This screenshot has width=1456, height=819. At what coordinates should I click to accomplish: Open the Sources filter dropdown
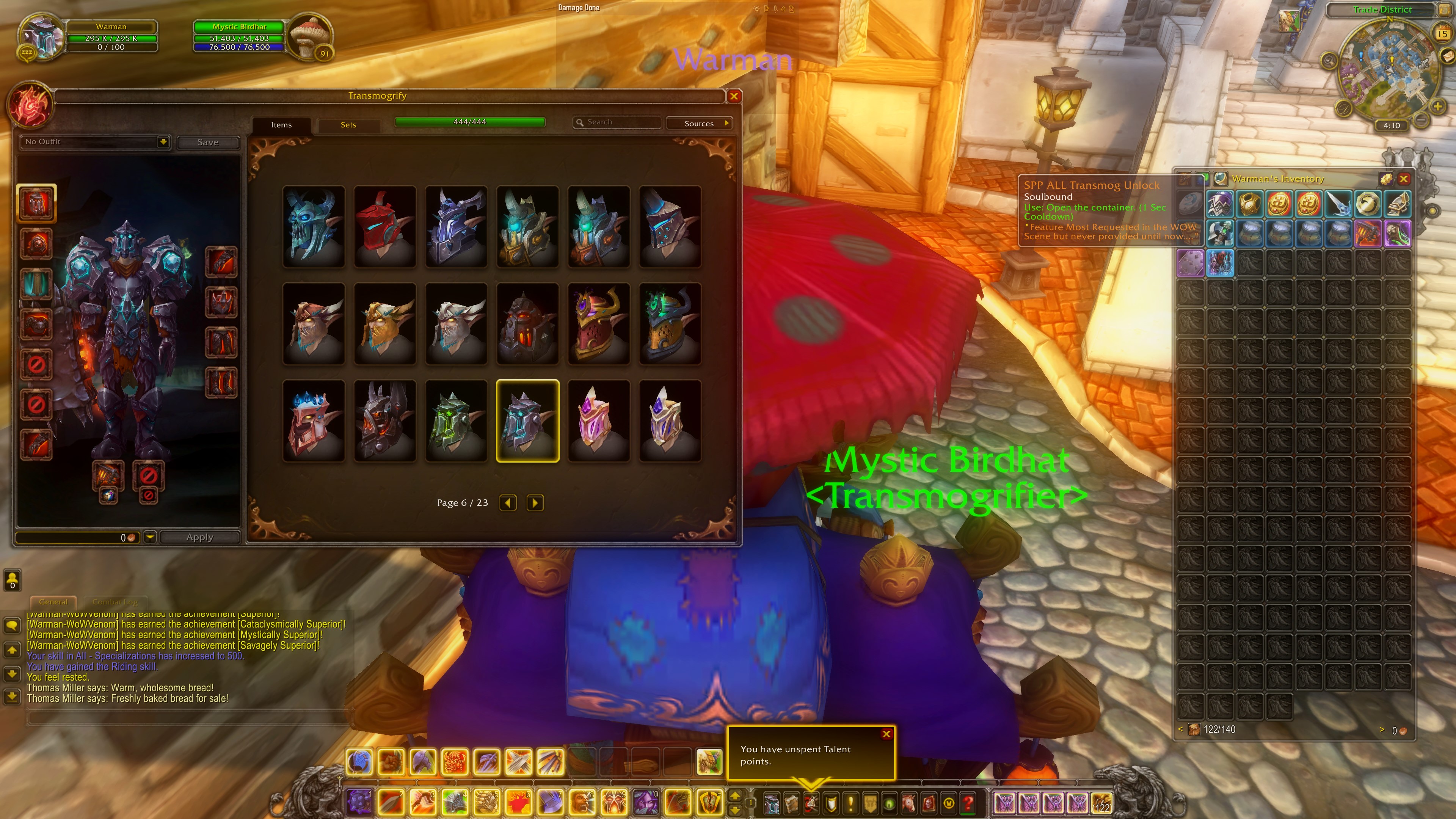coord(700,123)
